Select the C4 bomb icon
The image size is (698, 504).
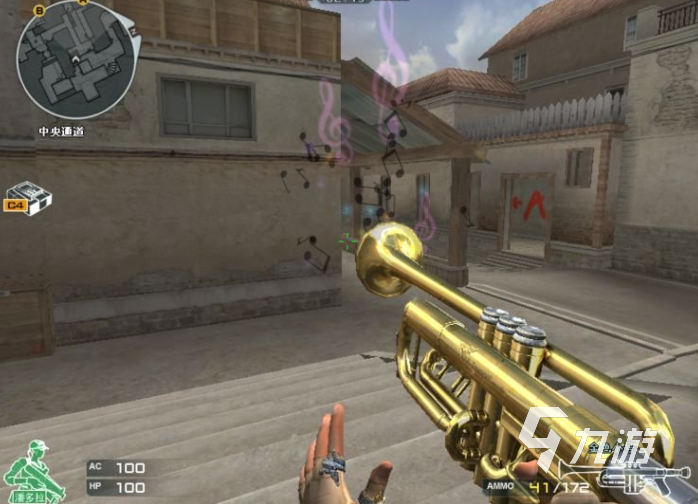[28, 198]
